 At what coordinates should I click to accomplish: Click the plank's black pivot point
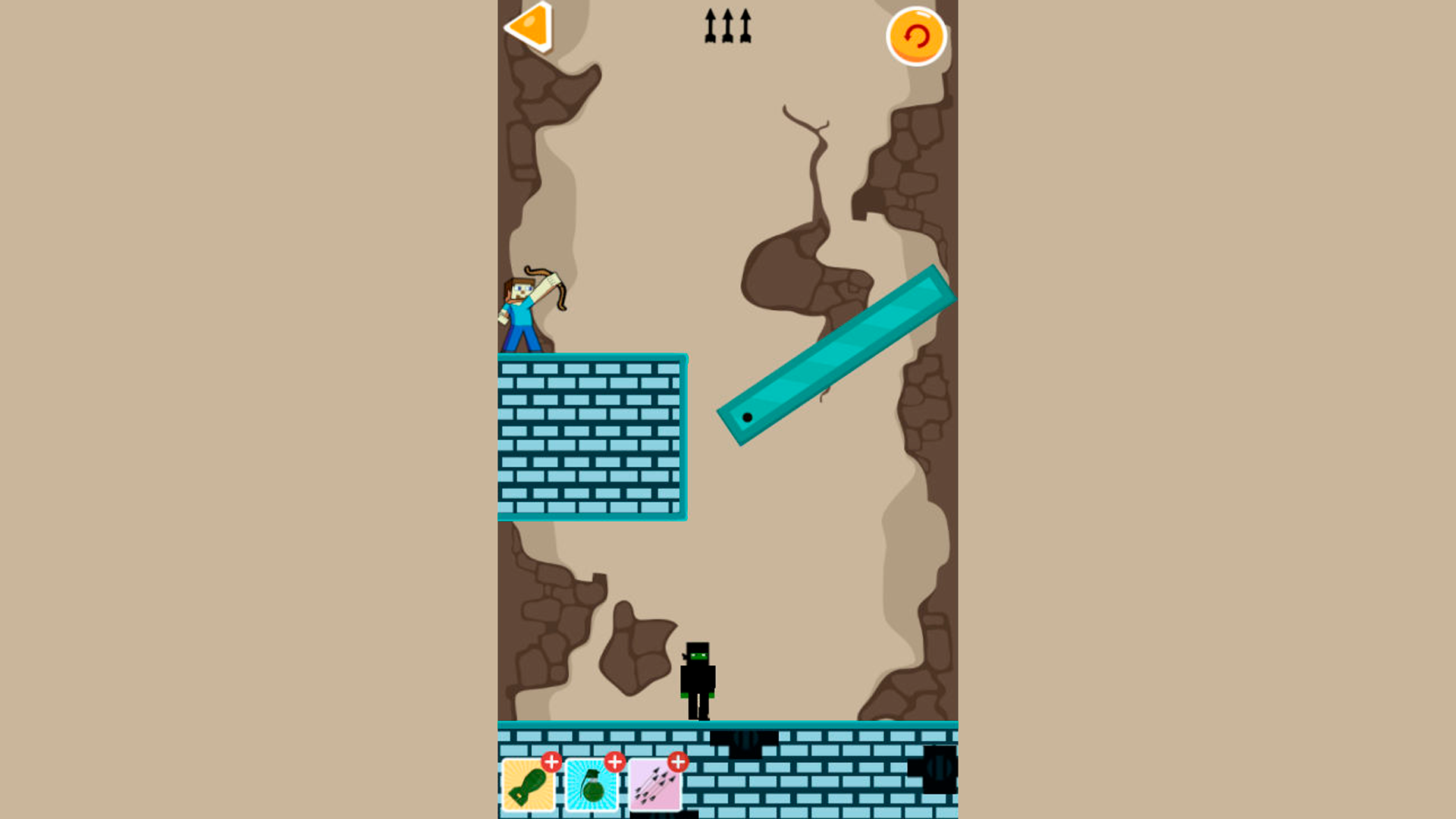point(746,416)
